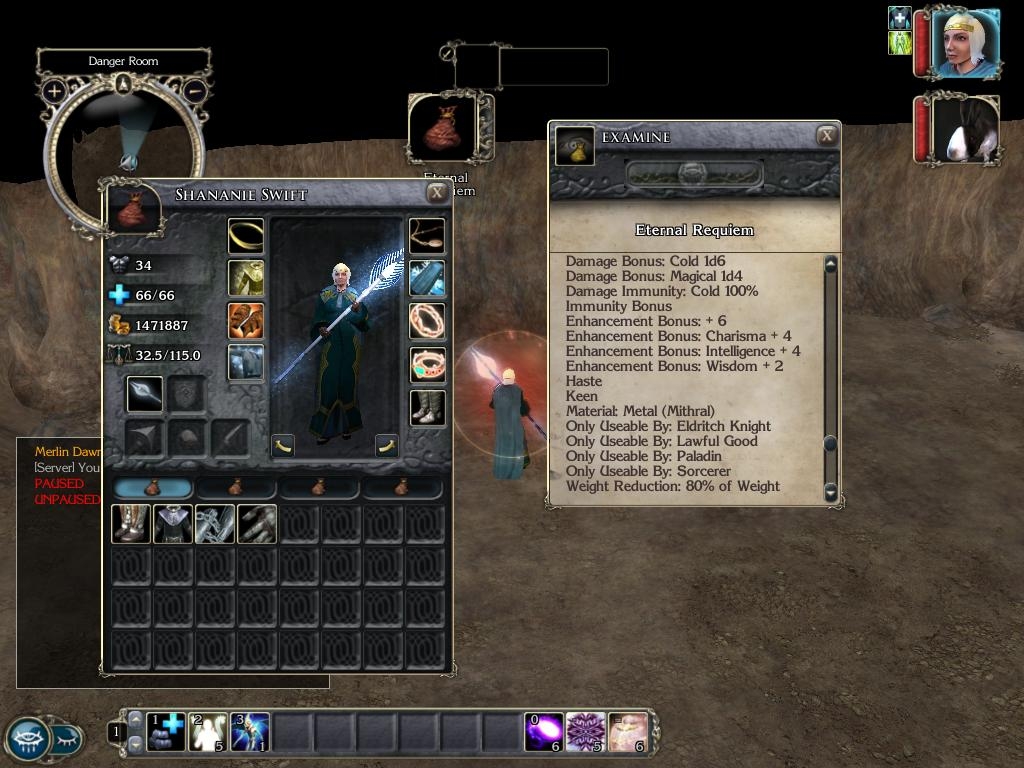Select the equipped boots slot
The height and width of the screenshot is (768, 1024).
pyautogui.click(x=427, y=407)
